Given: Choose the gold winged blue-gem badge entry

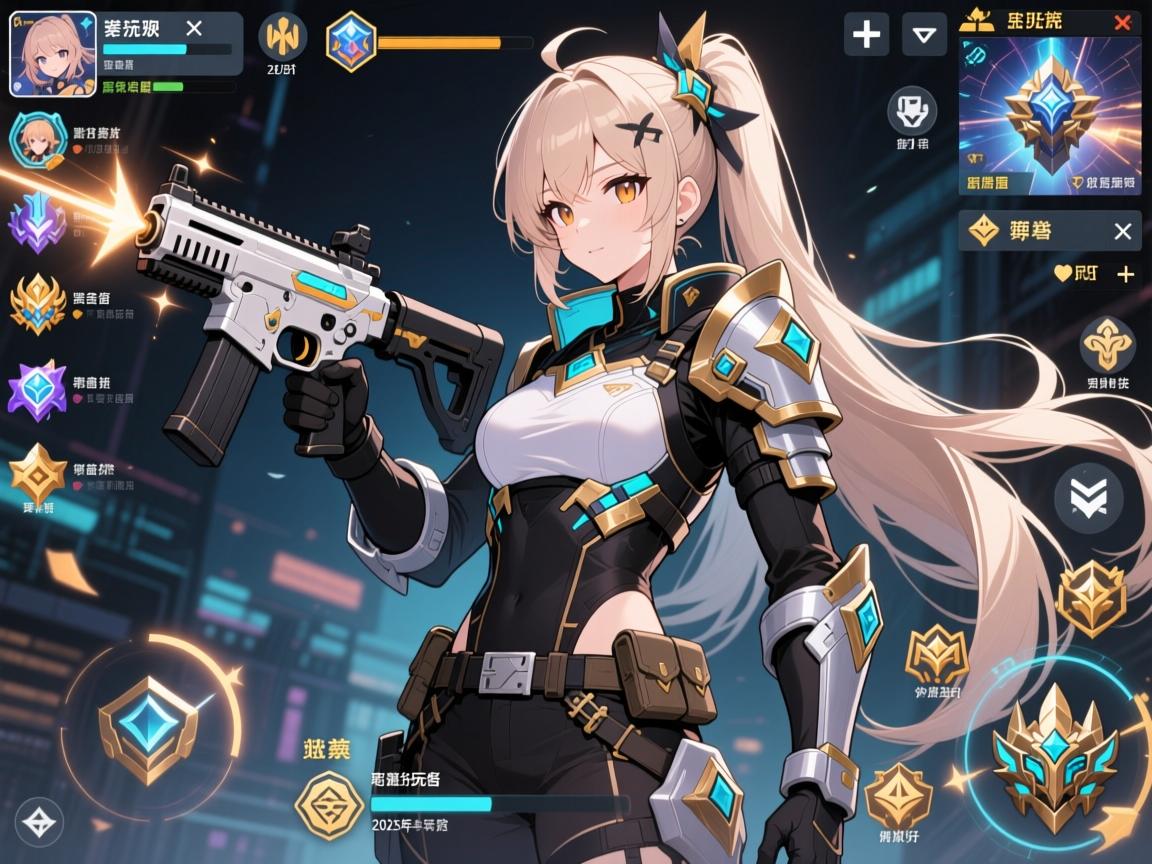Looking at the screenshot, I should [38, 303].
